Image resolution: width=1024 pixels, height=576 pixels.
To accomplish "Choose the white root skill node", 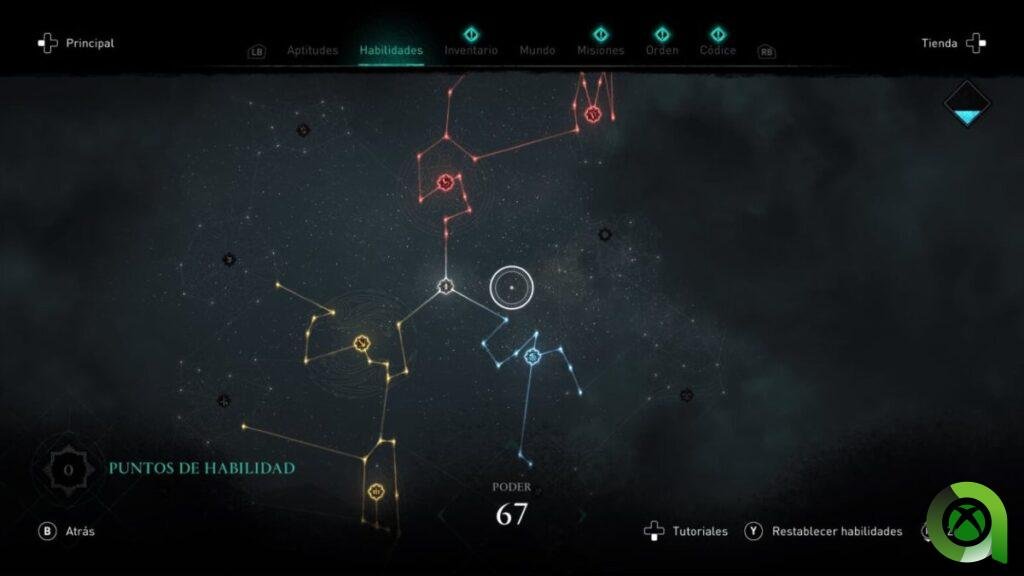I will 446,287.
